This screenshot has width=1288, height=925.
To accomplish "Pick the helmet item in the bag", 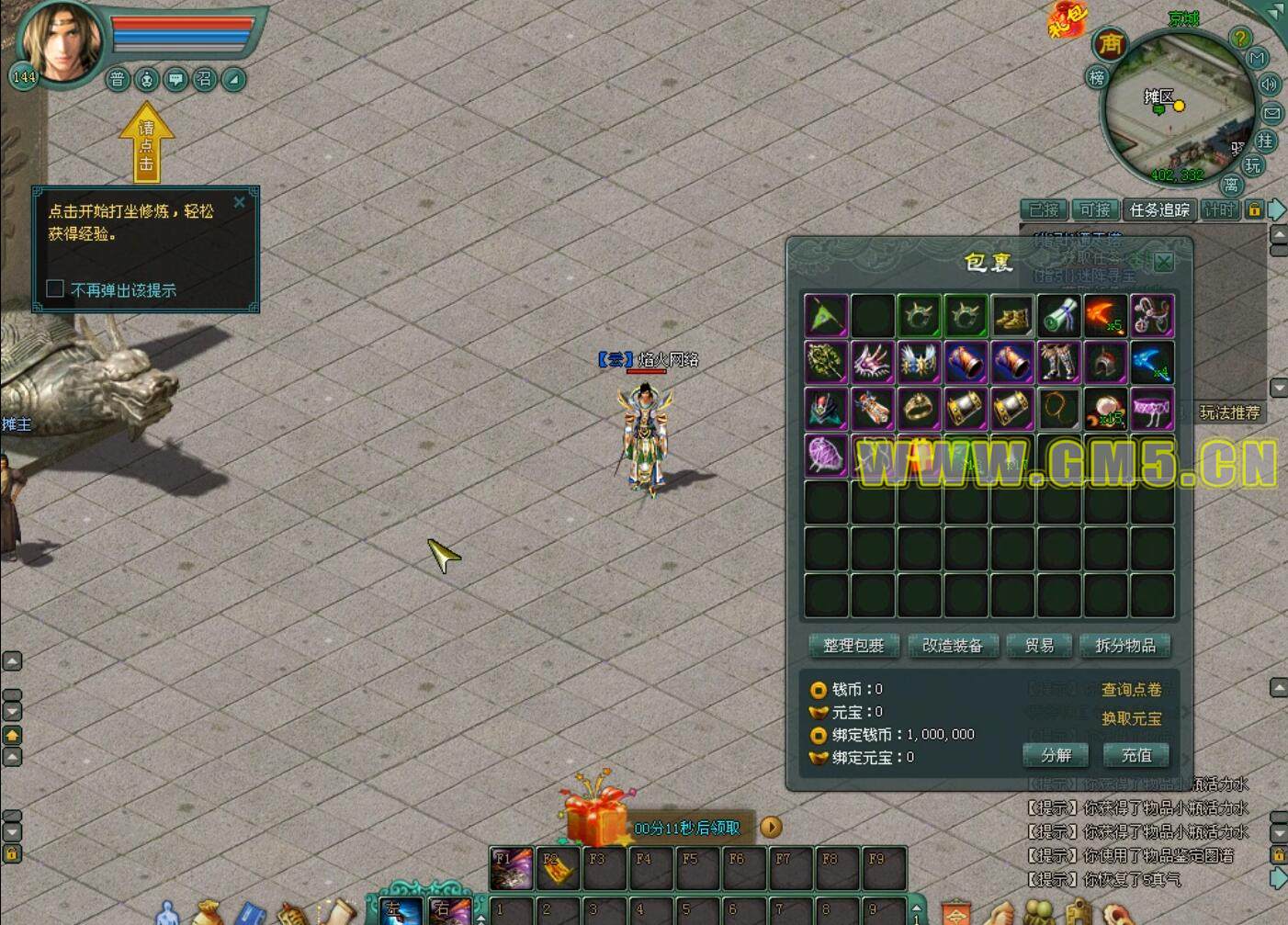I will click(1105, 362).
